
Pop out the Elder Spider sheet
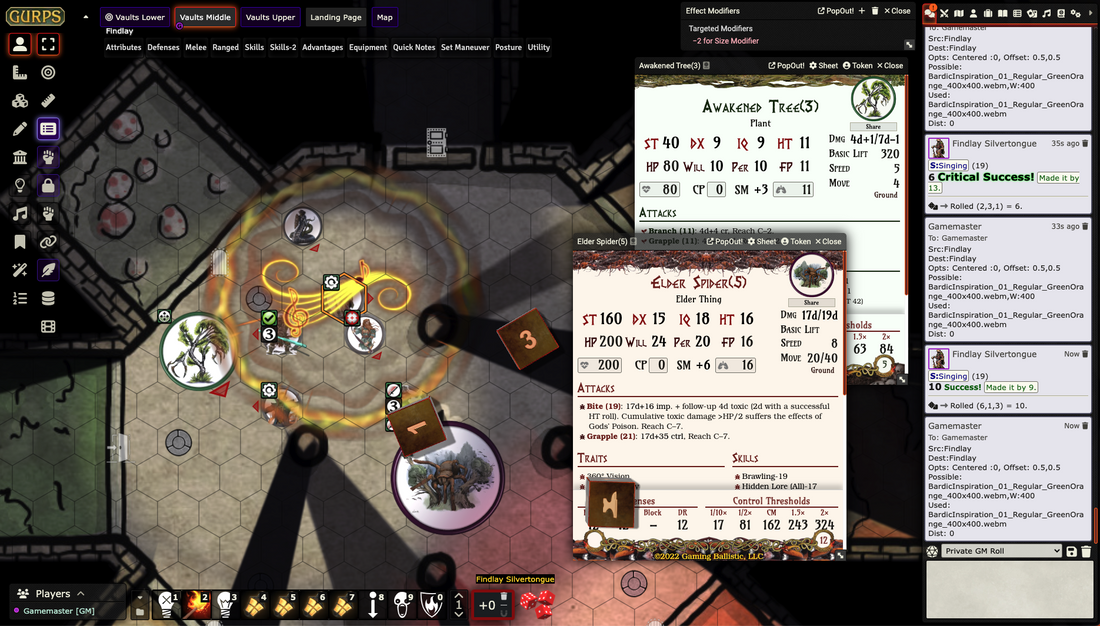[724, 241]
